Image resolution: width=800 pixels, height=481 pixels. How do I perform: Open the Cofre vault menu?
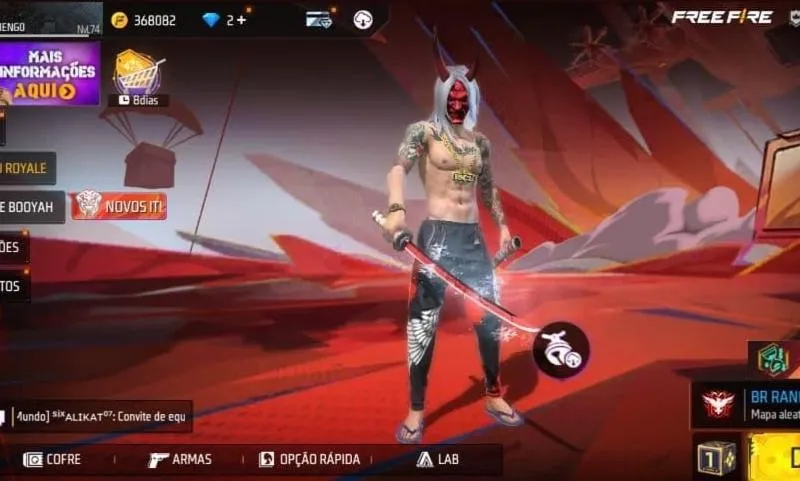tap(53, 459)
